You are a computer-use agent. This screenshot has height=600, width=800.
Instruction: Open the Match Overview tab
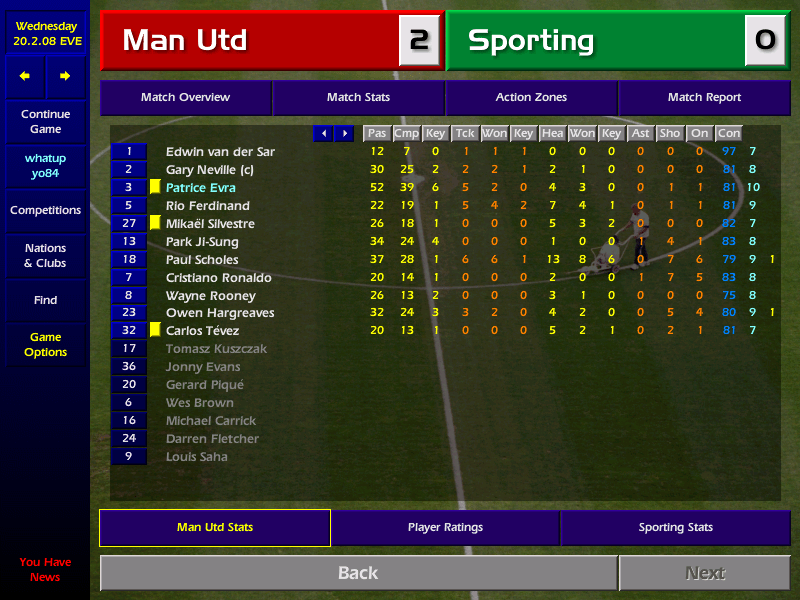click(185, 97)
